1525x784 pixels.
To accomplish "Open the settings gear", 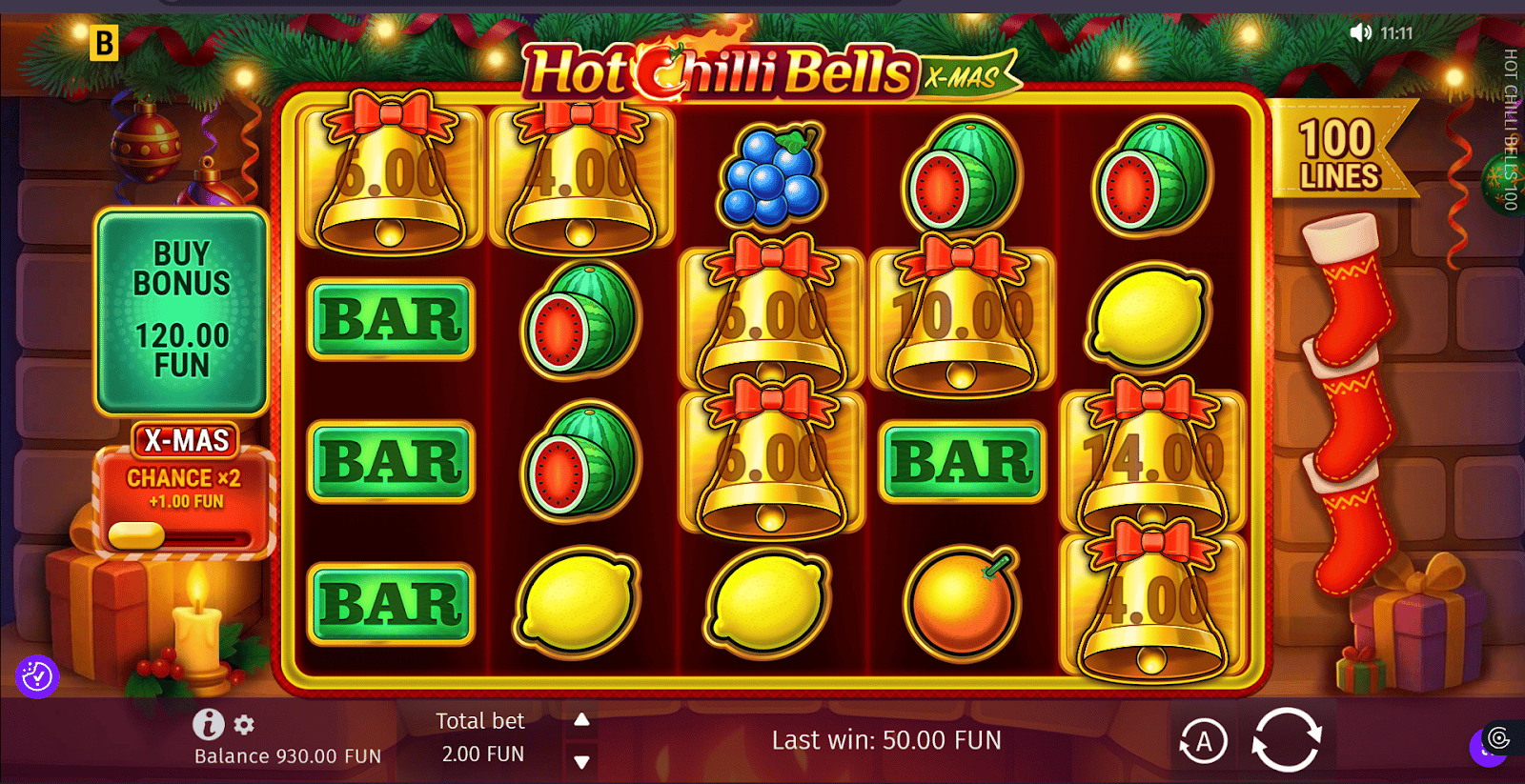I will click(x=244, y=725).
